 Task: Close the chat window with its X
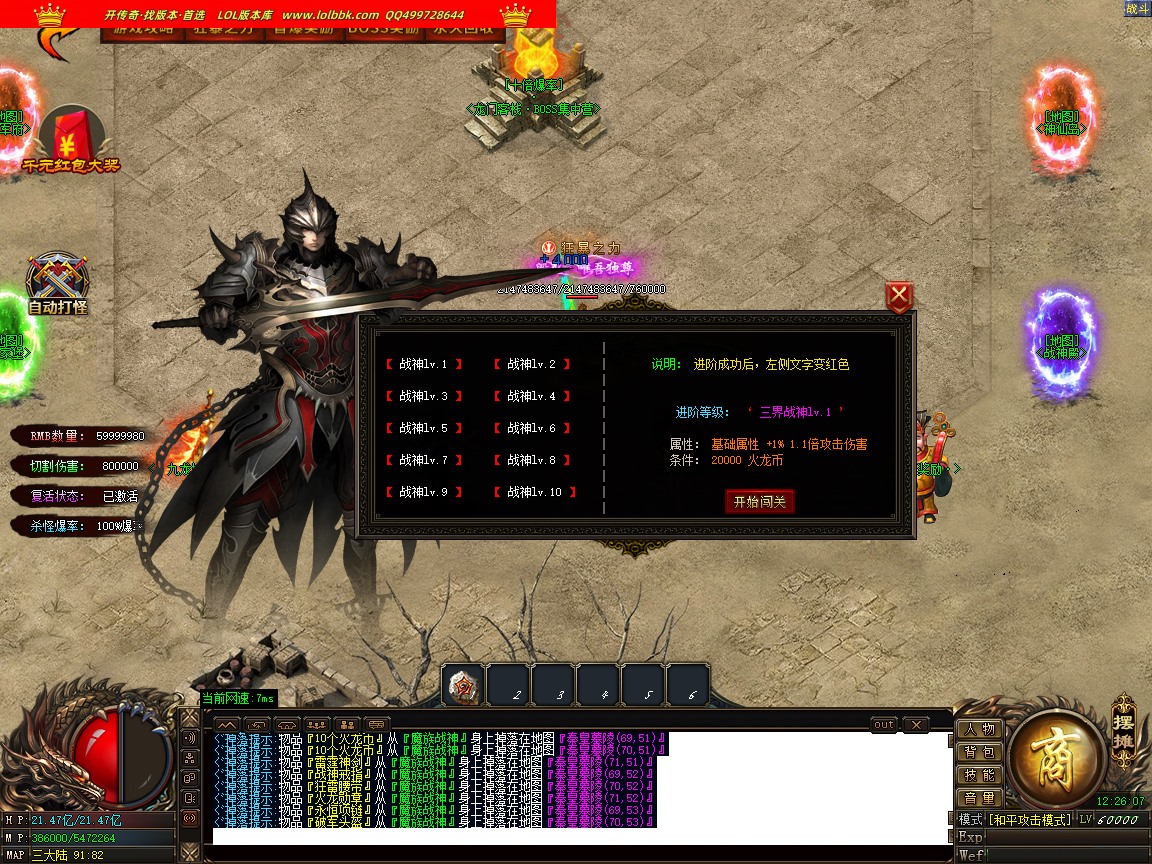coord(915,724)
